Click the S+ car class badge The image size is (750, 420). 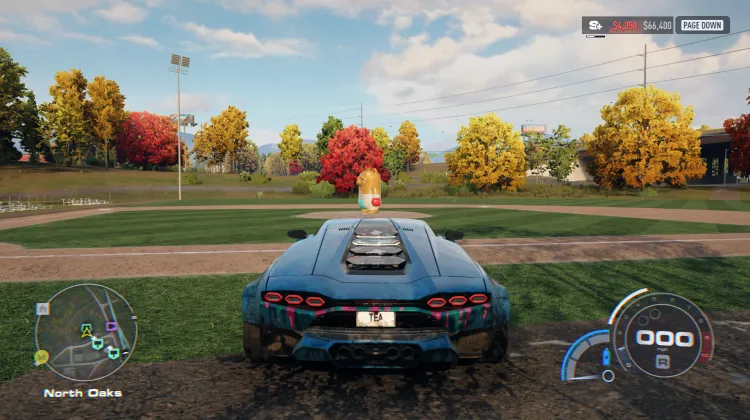(x=595, y=25)
